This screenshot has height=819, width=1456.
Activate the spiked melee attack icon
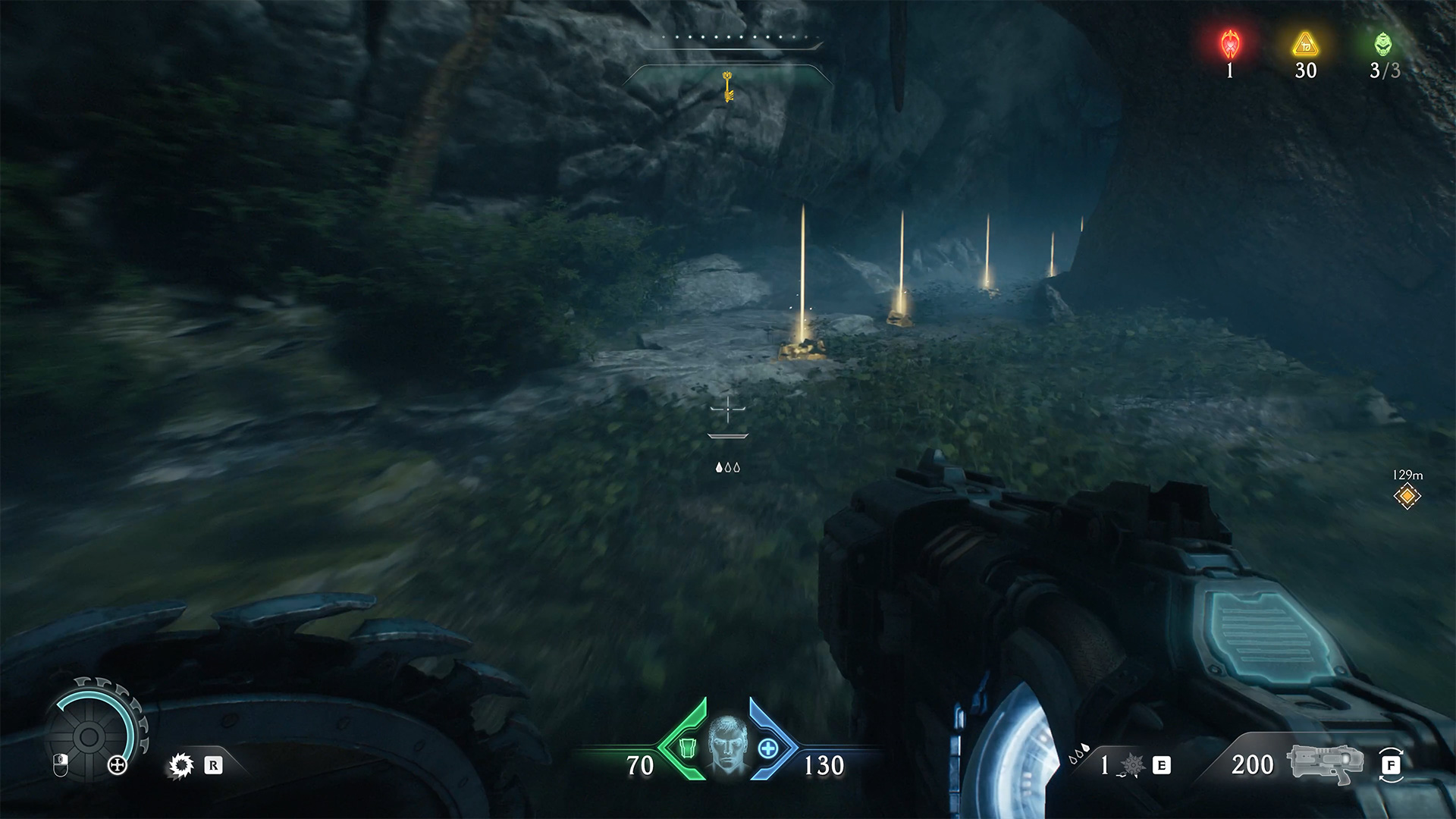[180, 766]
